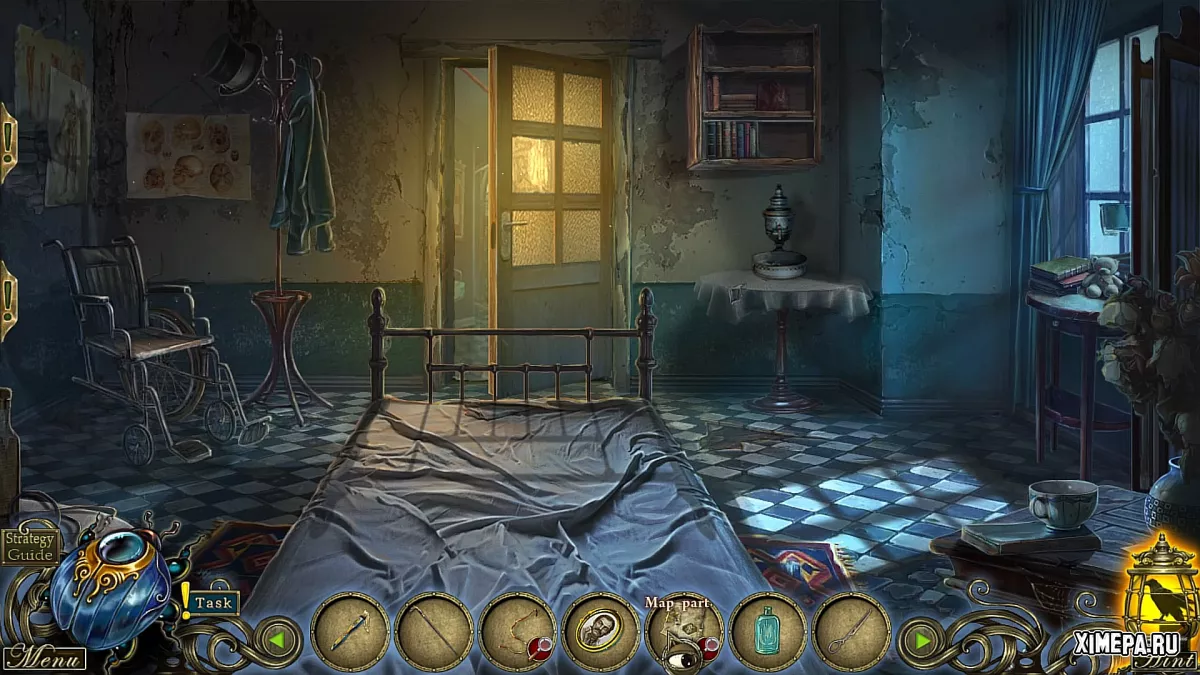Screen dimensions: 1200x675
Task: Select the necklace chain inventory item
Action: (x=517, y=631)
